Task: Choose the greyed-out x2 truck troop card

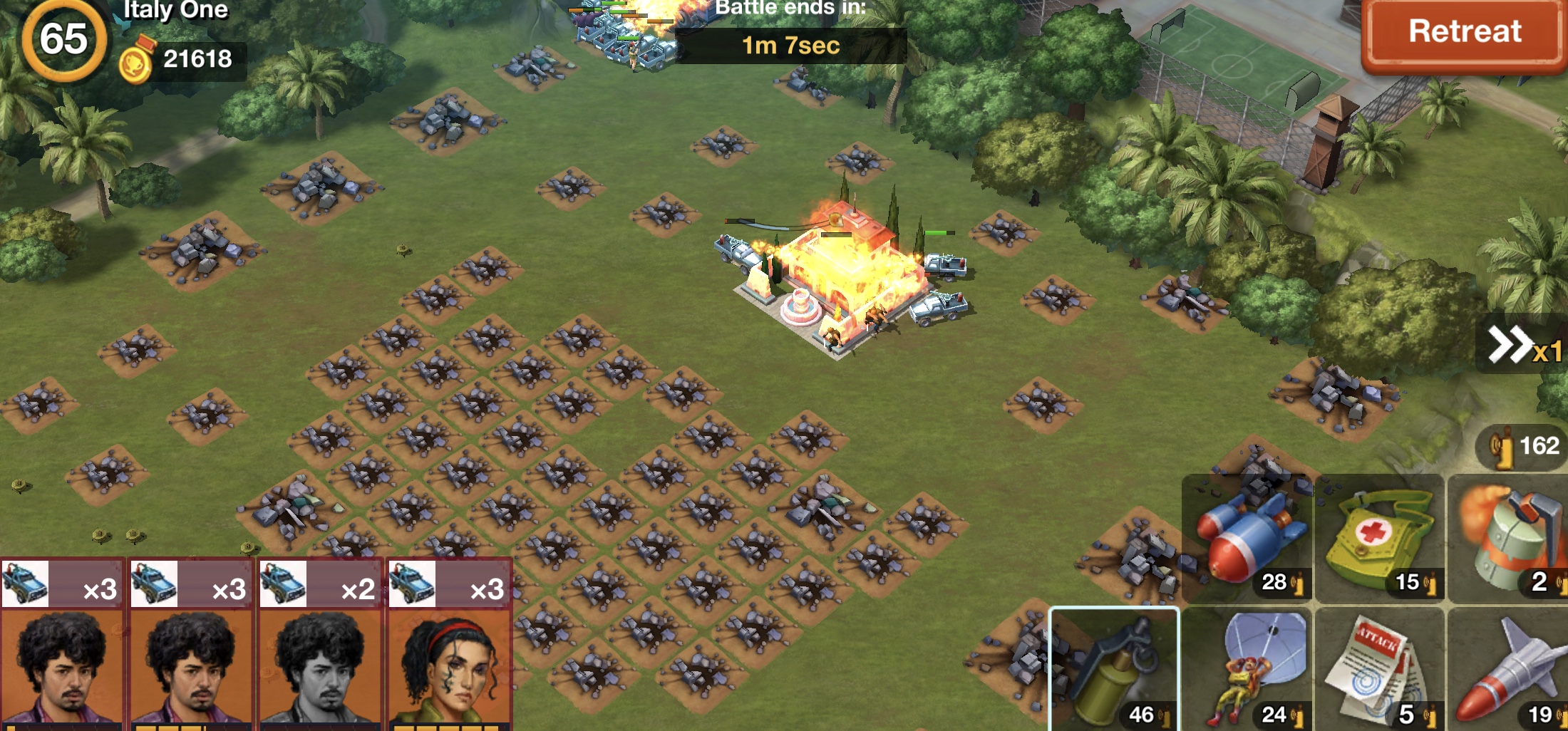Action: (320, 645)
